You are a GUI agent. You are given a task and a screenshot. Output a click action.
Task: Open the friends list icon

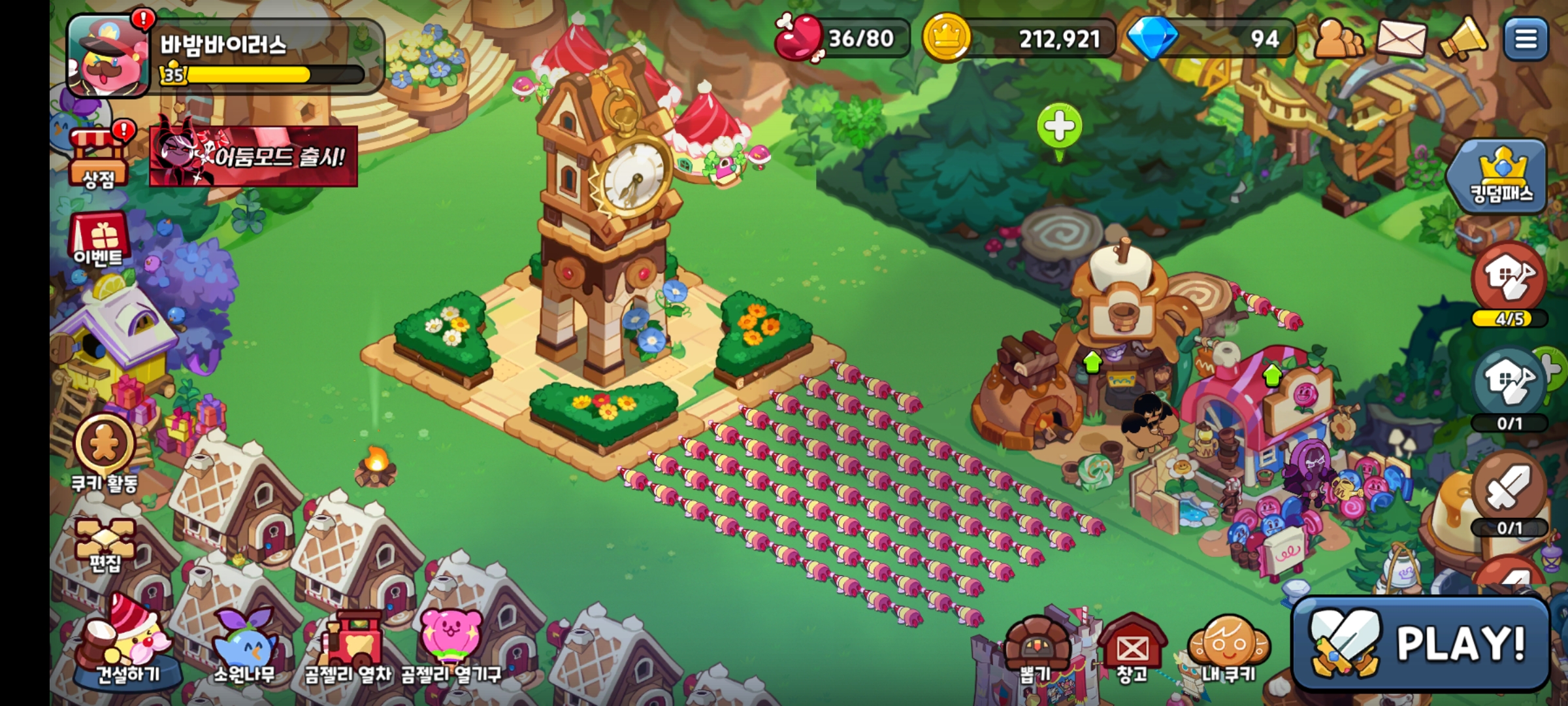[1338, 39]
